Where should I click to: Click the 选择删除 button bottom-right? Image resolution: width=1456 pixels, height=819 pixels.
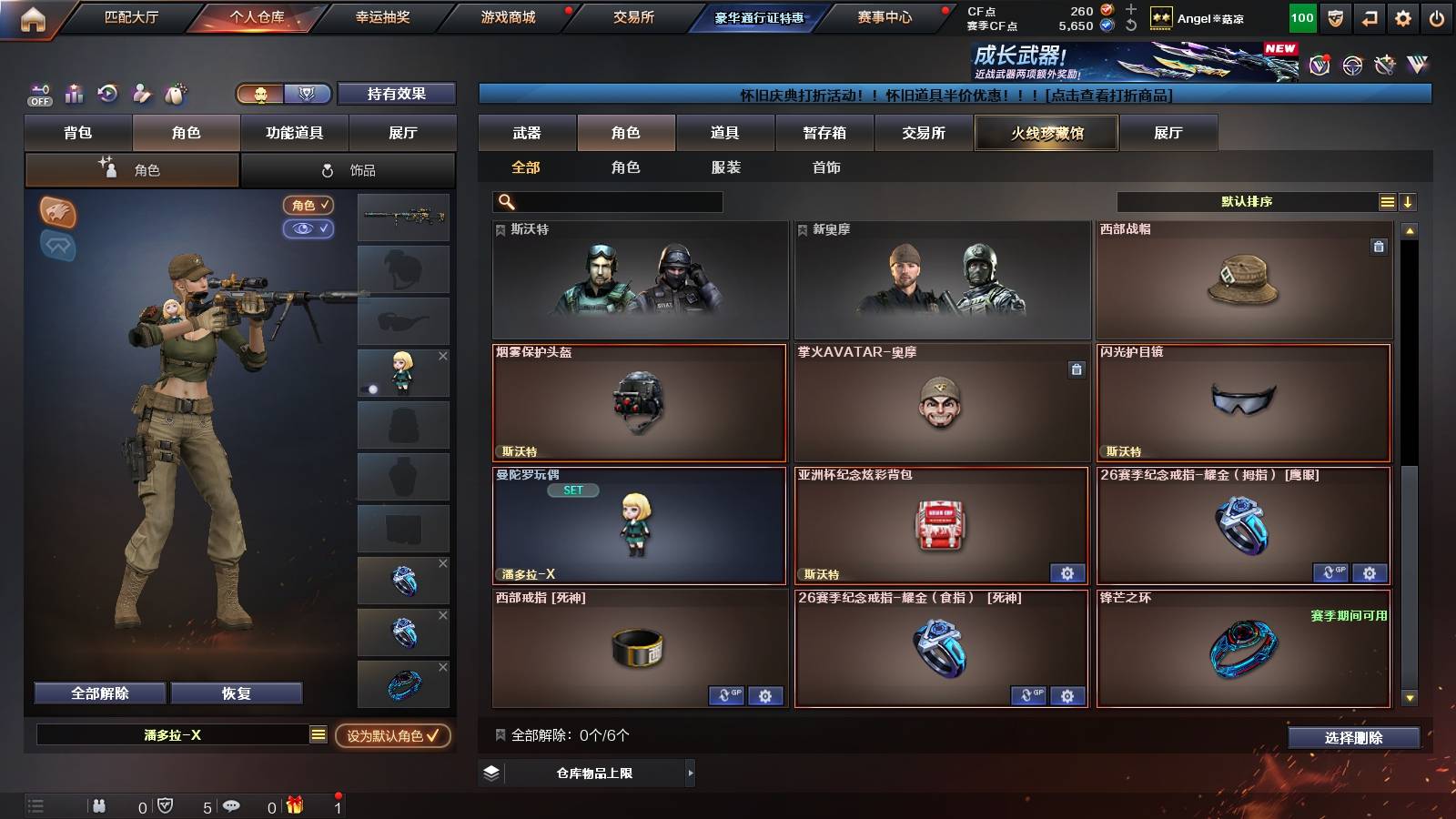pos(1353,738)
